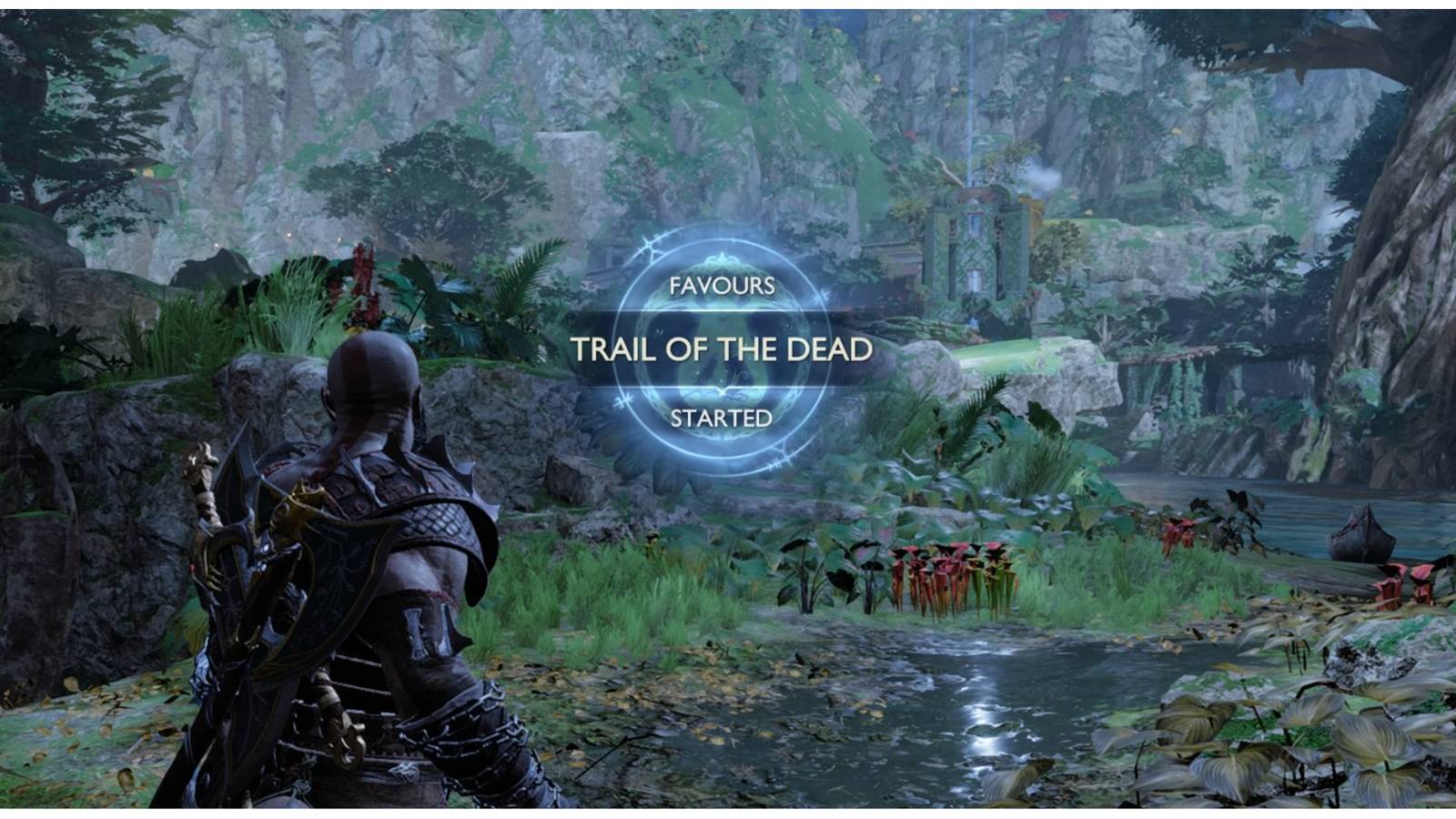Collapse the lower ornament beneath the quest title
This screenshot has height=819, width=1456.
(723, 393)
